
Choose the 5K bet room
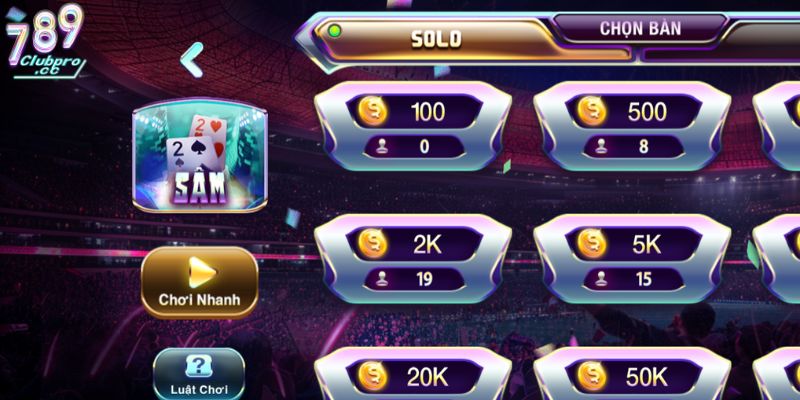632,257
